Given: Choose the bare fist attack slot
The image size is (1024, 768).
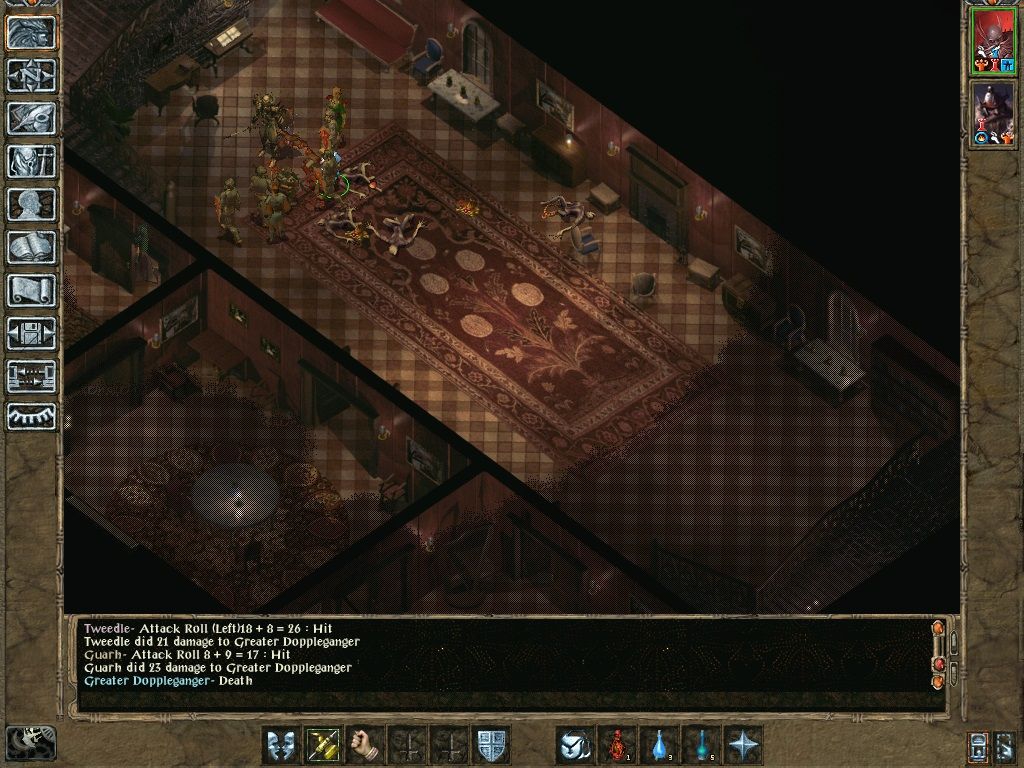Looking at the screenshot, I should [367, 745].
